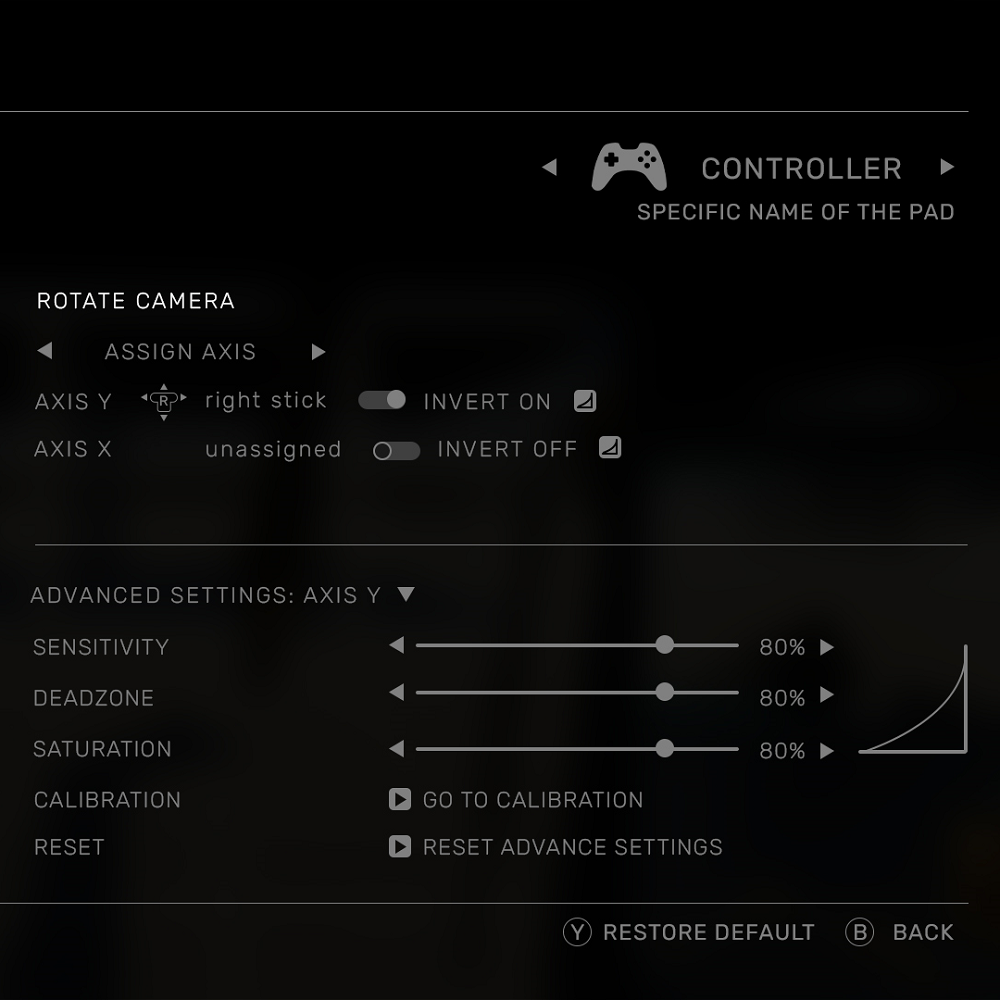
Task: Toggle the Axis X invert switch
Action: coord(396,450)
